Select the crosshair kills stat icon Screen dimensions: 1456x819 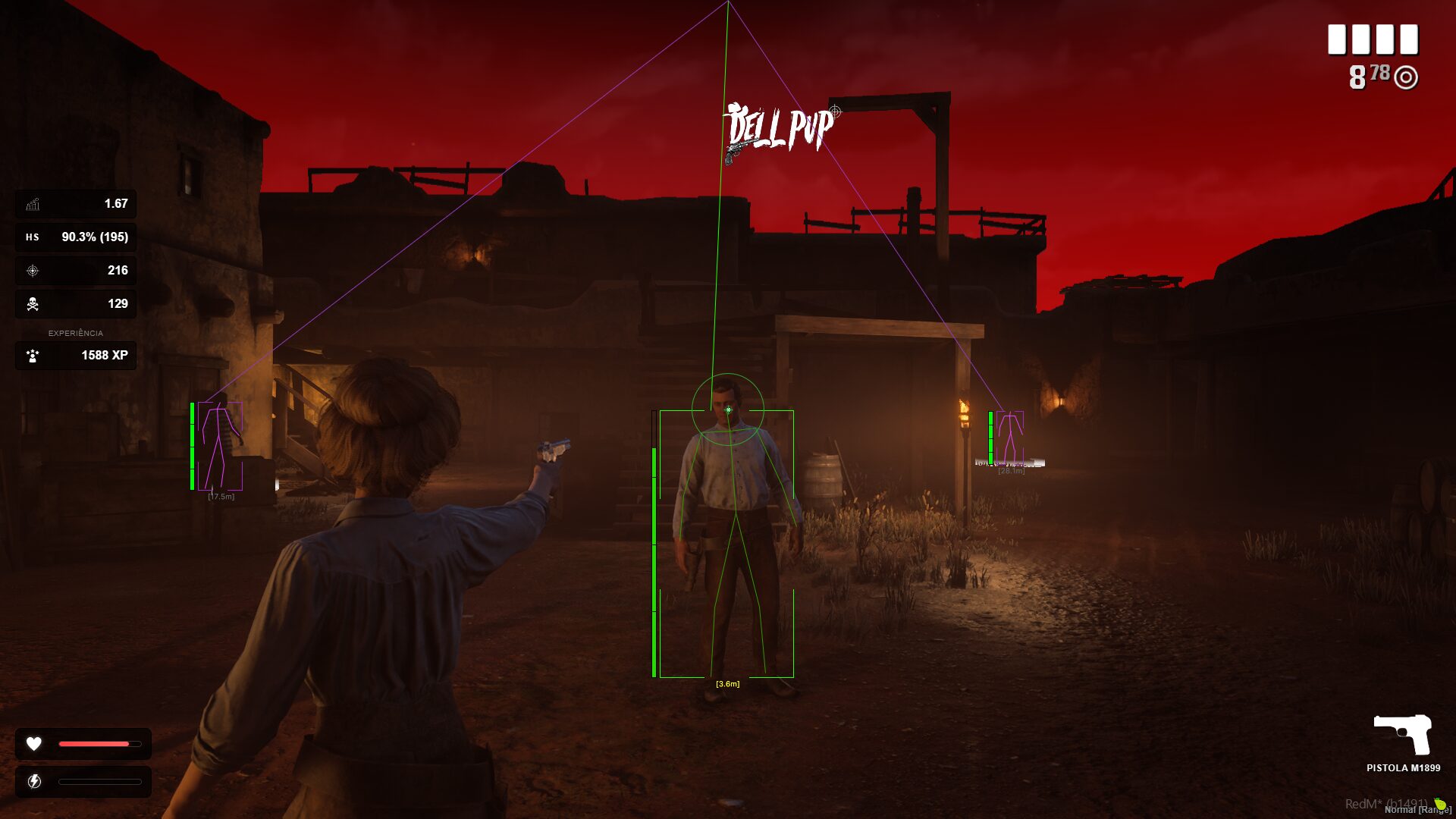coord(33,271)
